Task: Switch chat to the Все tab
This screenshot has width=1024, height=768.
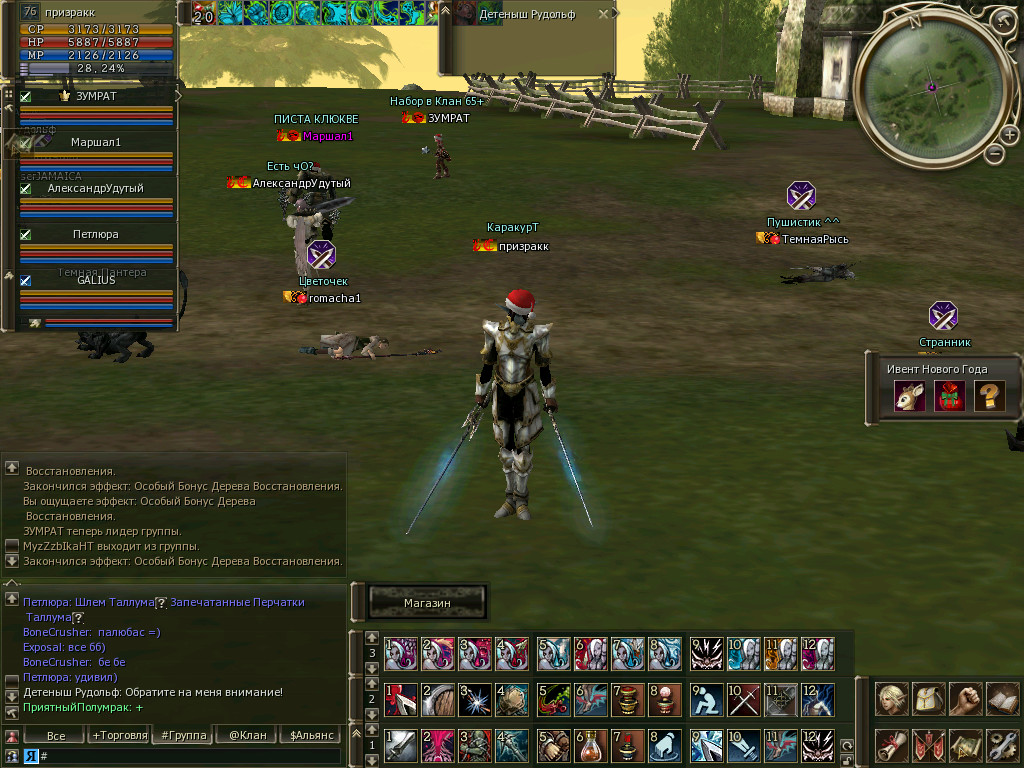Action: [56, 735]
